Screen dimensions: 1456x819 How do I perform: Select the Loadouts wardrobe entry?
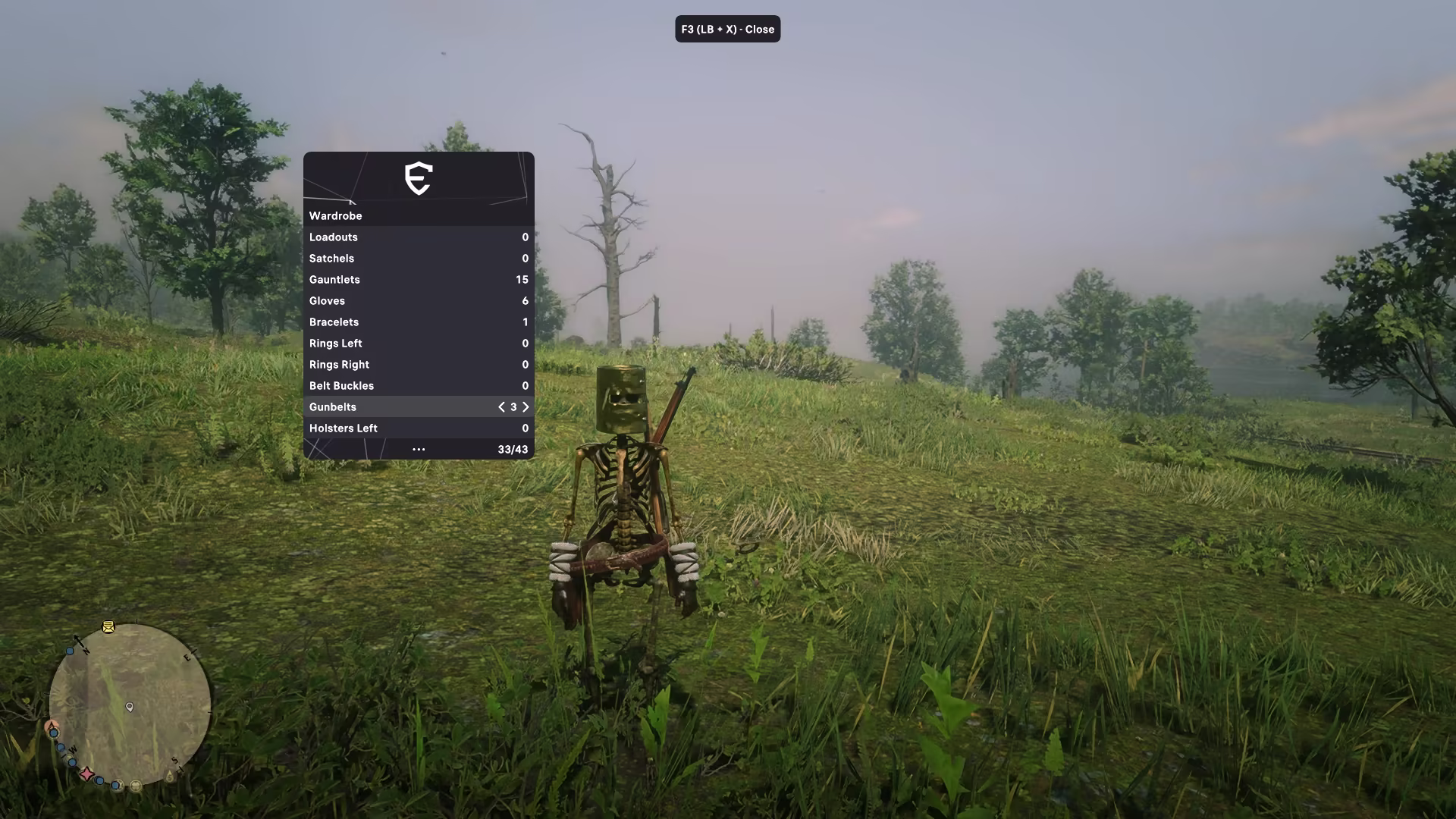pyautogui.click(x=418, y=237)
